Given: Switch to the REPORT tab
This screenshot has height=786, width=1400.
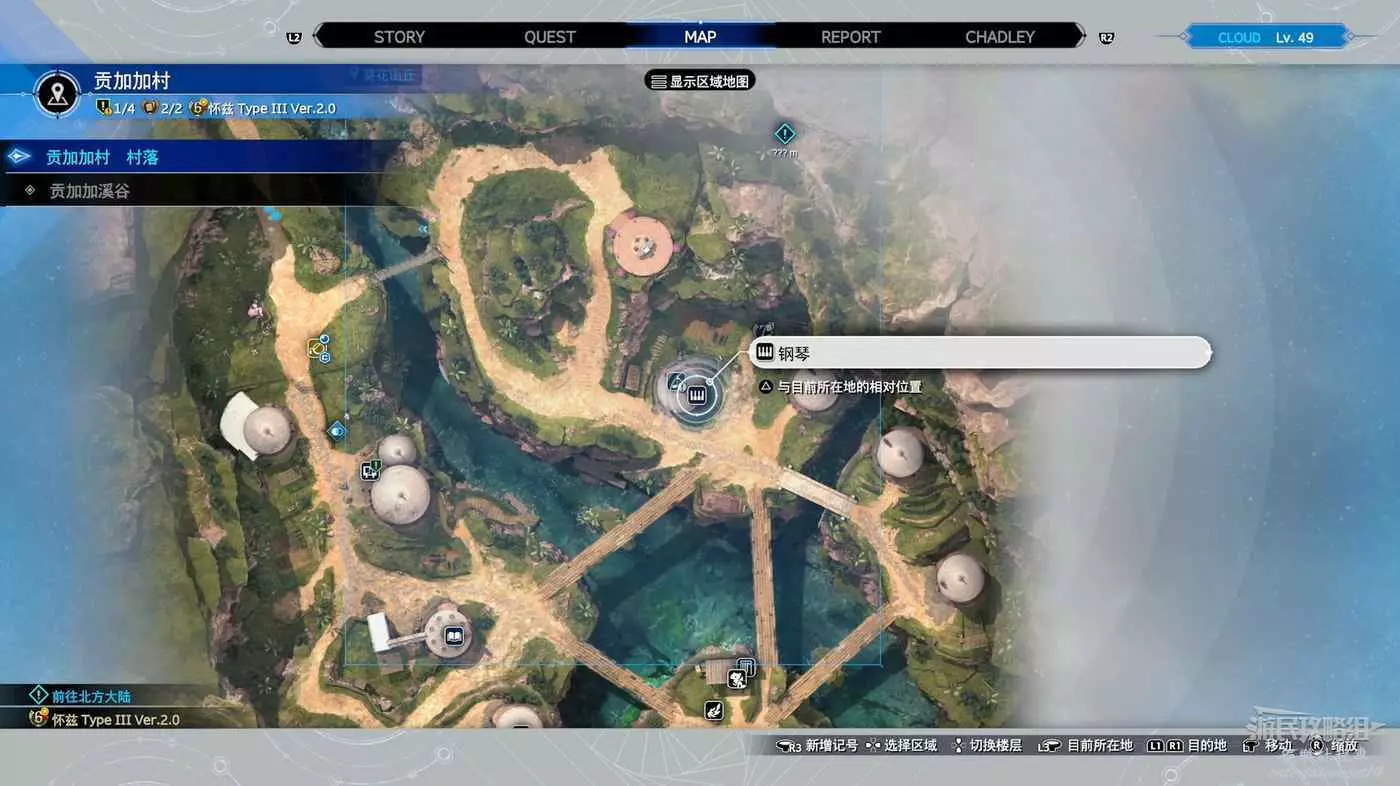Looking at the screenshot, I should (851, 37).
